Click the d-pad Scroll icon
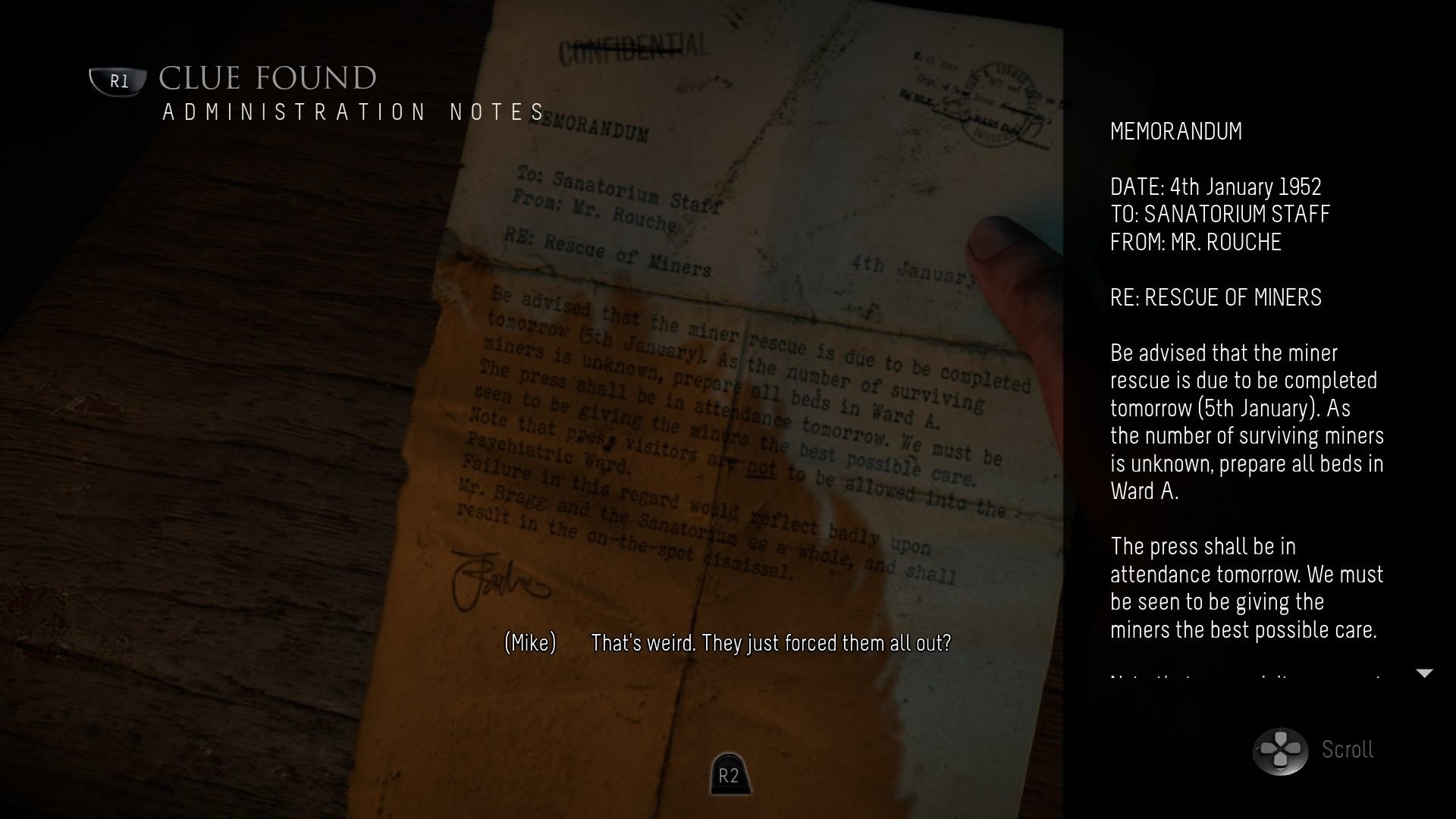This screenshot has height=819, width=1456. [1282, 750]
